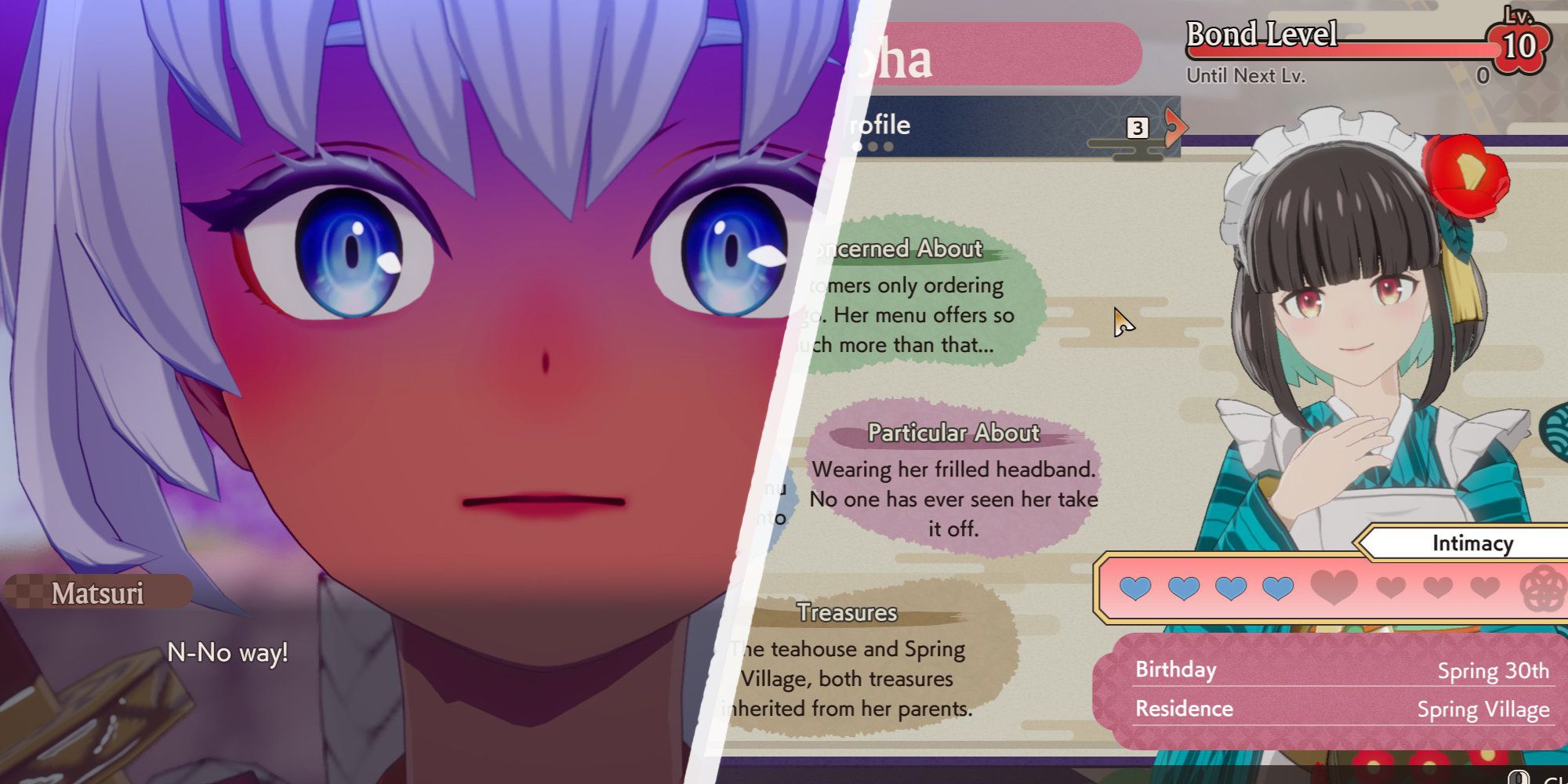Click the fourth blue intimacy heart
Image resolution: width=1568 pixels, height=784 pixels.
(x=1279, y=586)
